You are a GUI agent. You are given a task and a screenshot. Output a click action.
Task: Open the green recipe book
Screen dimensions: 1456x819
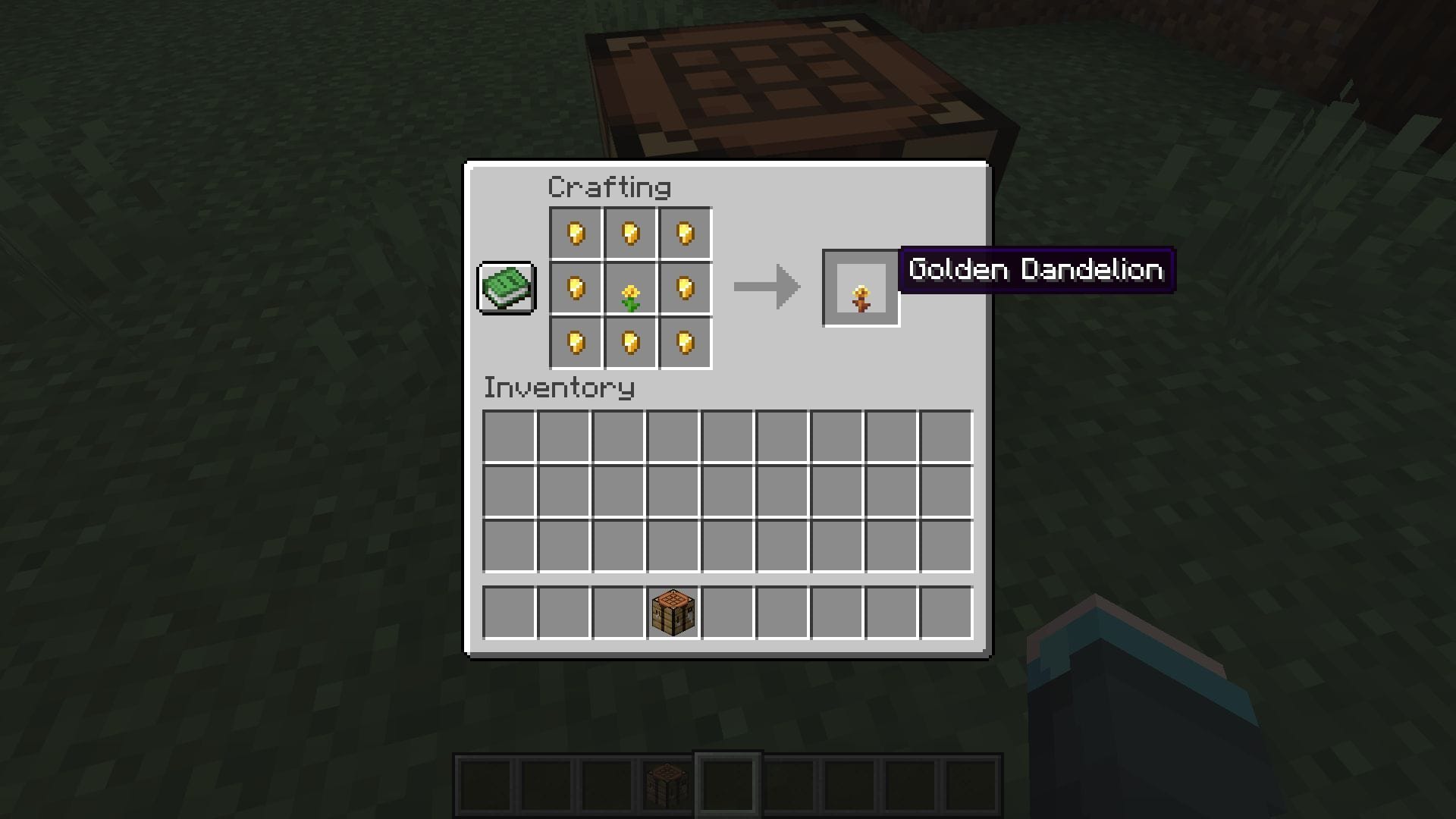(x=507, y=287)
